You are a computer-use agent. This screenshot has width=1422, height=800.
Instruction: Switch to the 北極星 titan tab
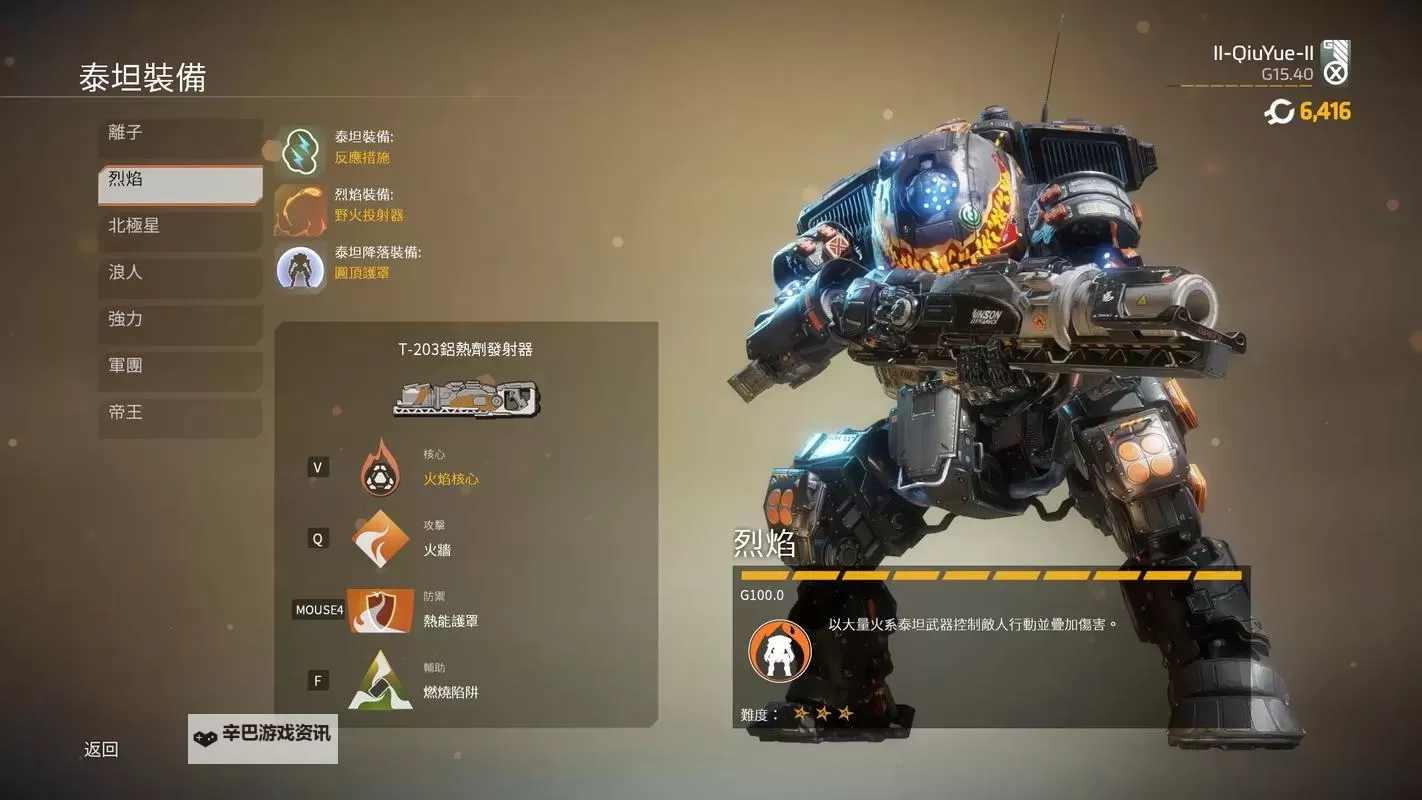click(x=180, y=225)
